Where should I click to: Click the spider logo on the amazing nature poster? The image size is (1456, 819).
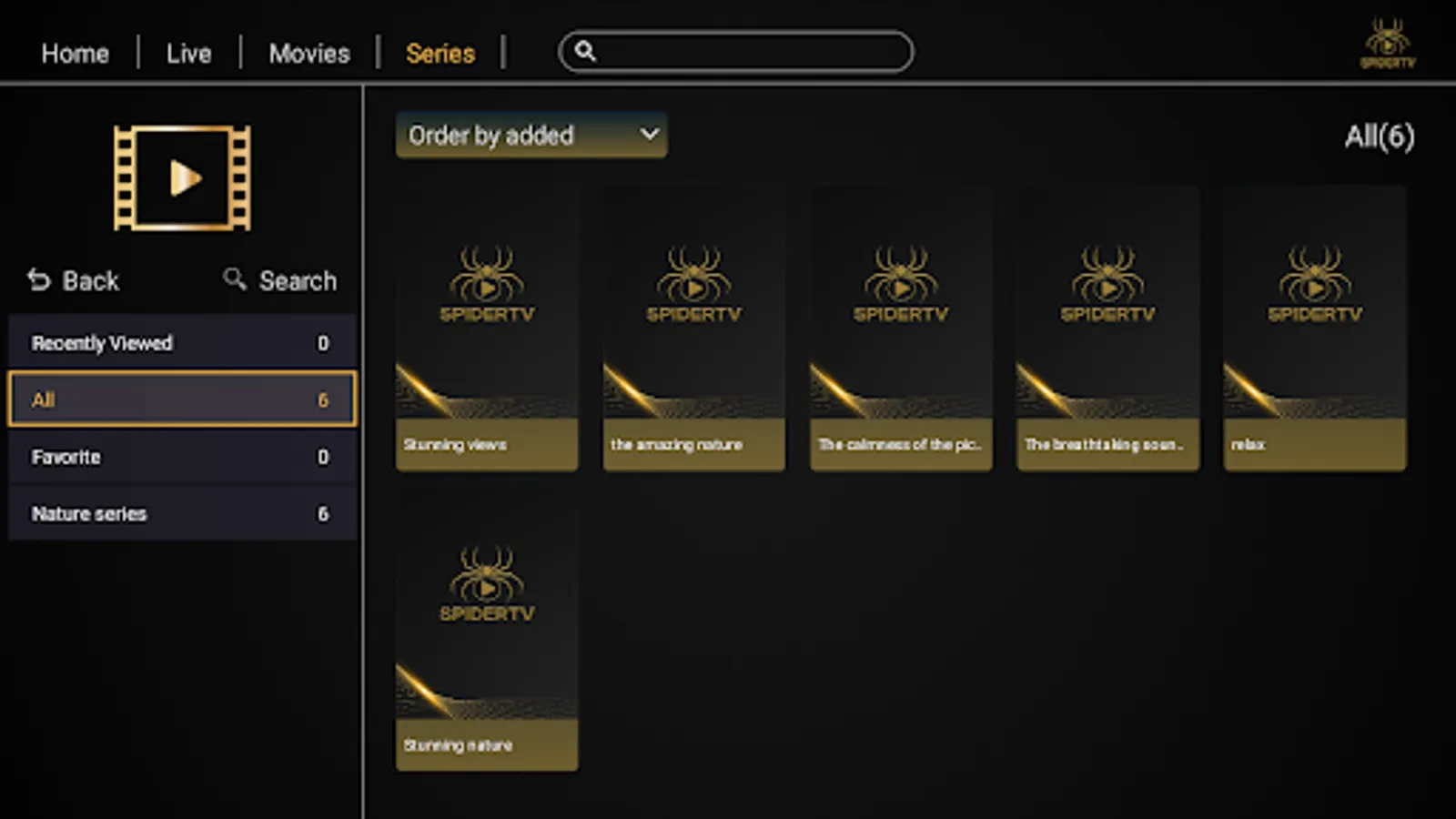pyautogui.click(x=693, y=282)
